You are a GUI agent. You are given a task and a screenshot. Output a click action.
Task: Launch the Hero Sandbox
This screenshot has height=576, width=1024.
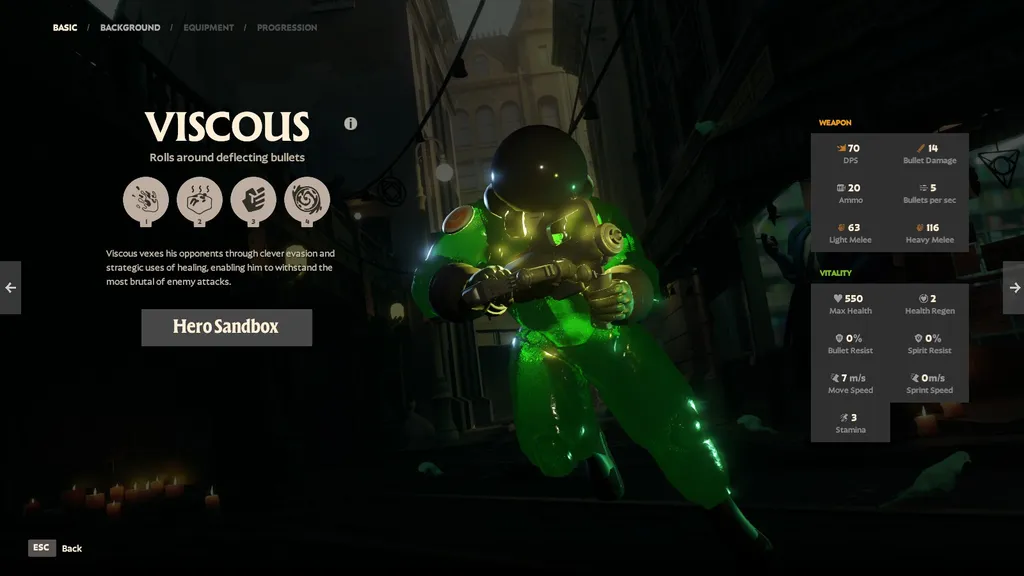point(226,327)
